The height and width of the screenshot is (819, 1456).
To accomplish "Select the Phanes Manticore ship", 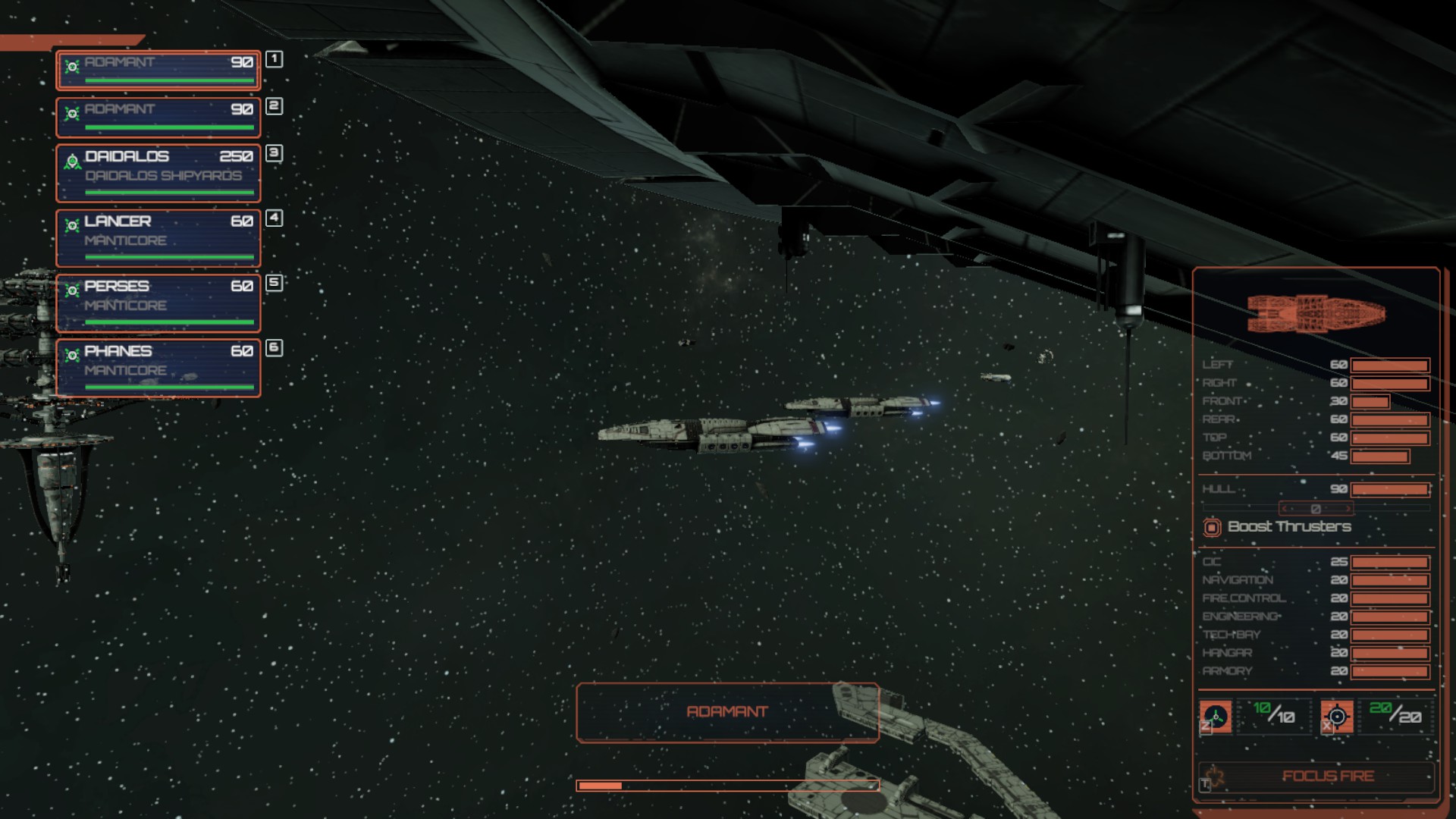I will 158,368.
